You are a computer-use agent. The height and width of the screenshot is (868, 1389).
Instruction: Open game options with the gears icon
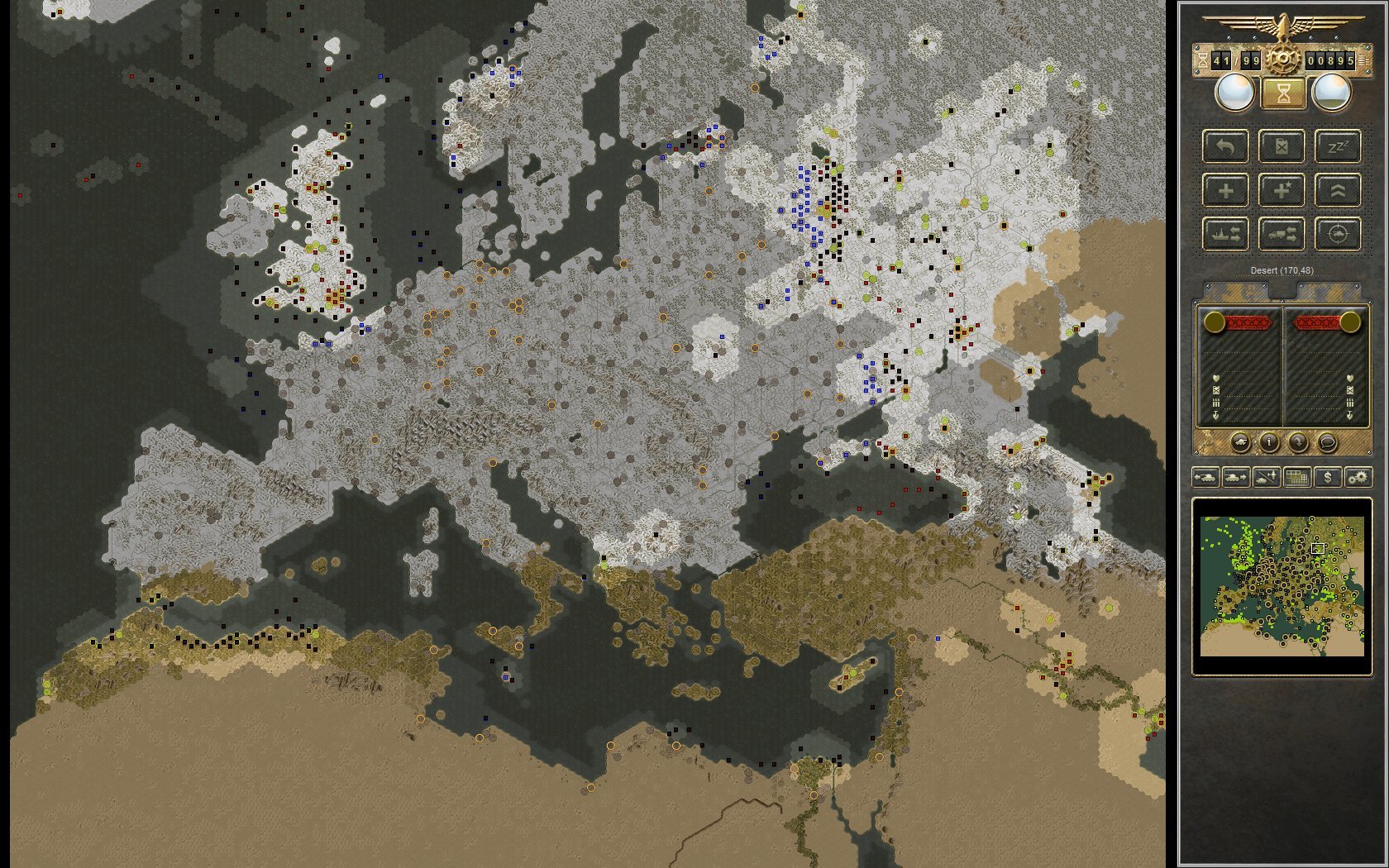click(1358, 478)
